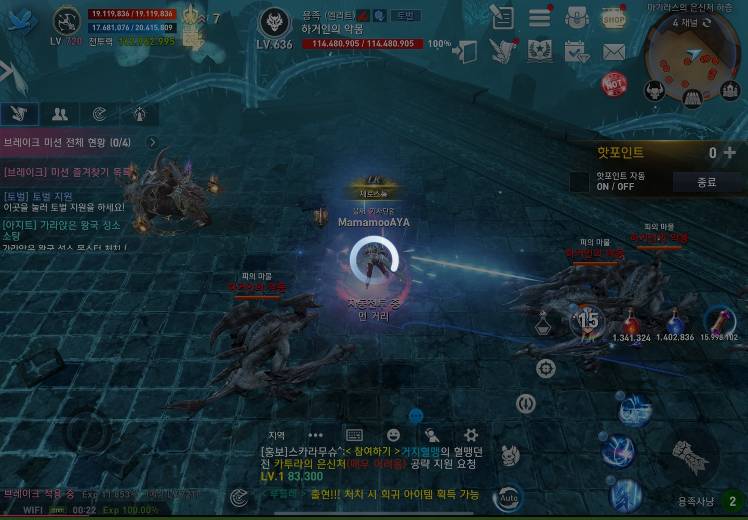The width and height of the screenshot is (748, 520).
Task: Open the SHOP from the top menu
Action: click(613, 17)
